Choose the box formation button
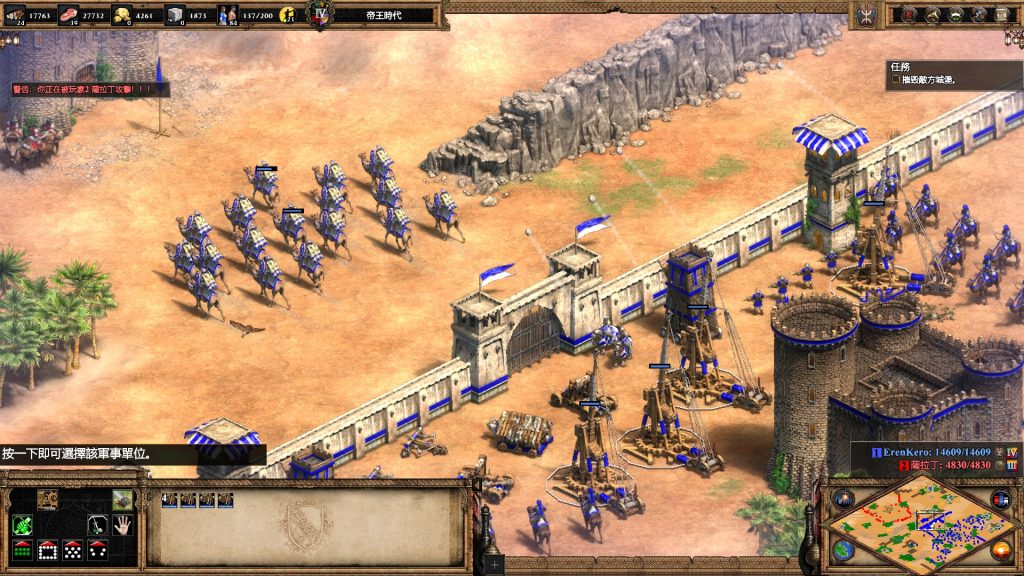Image resolution: width=1024 pixels, height=576 pixels. (x=47, y=549)
